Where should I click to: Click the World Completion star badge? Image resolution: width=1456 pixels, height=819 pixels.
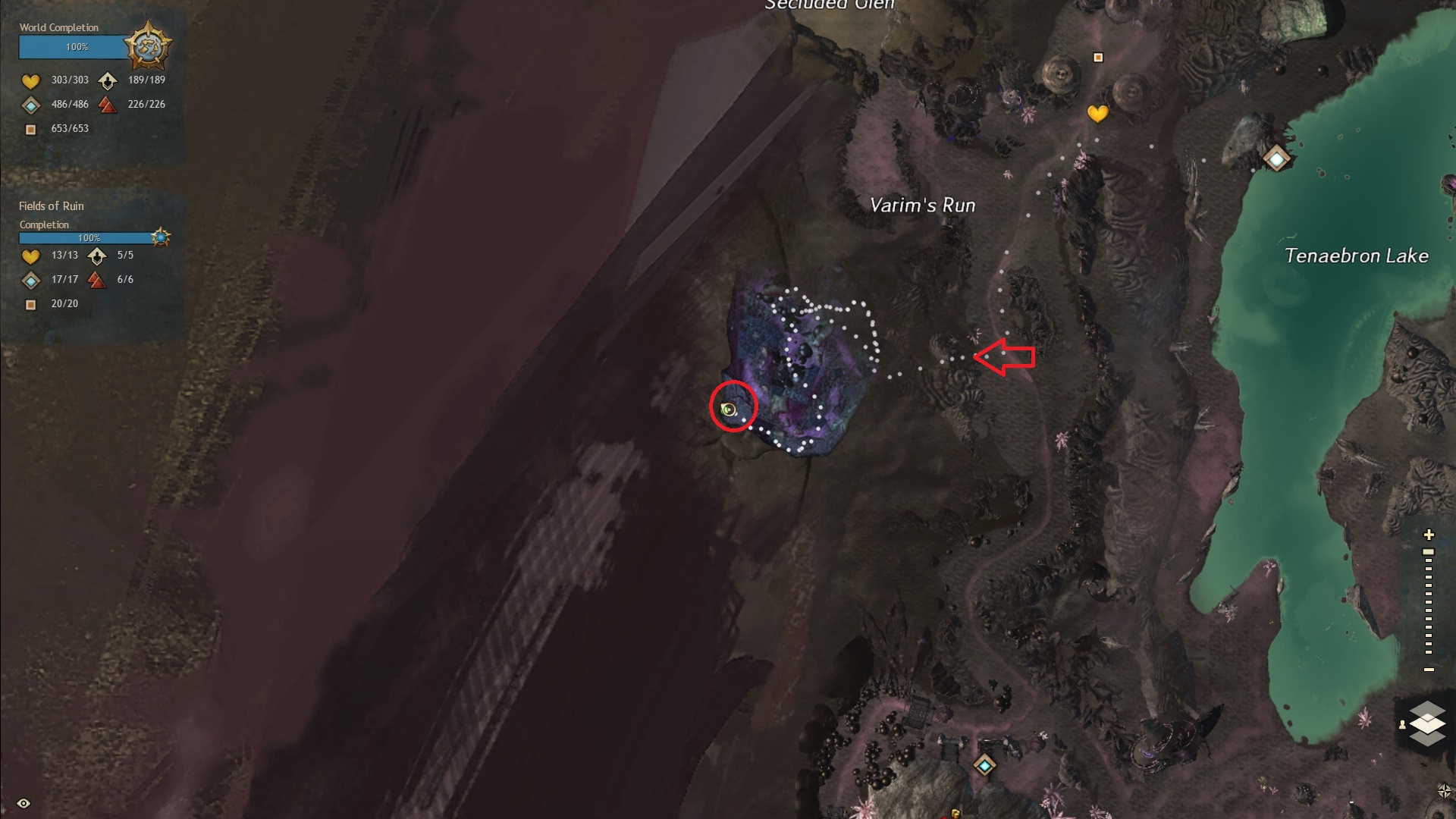click(148, 46)
